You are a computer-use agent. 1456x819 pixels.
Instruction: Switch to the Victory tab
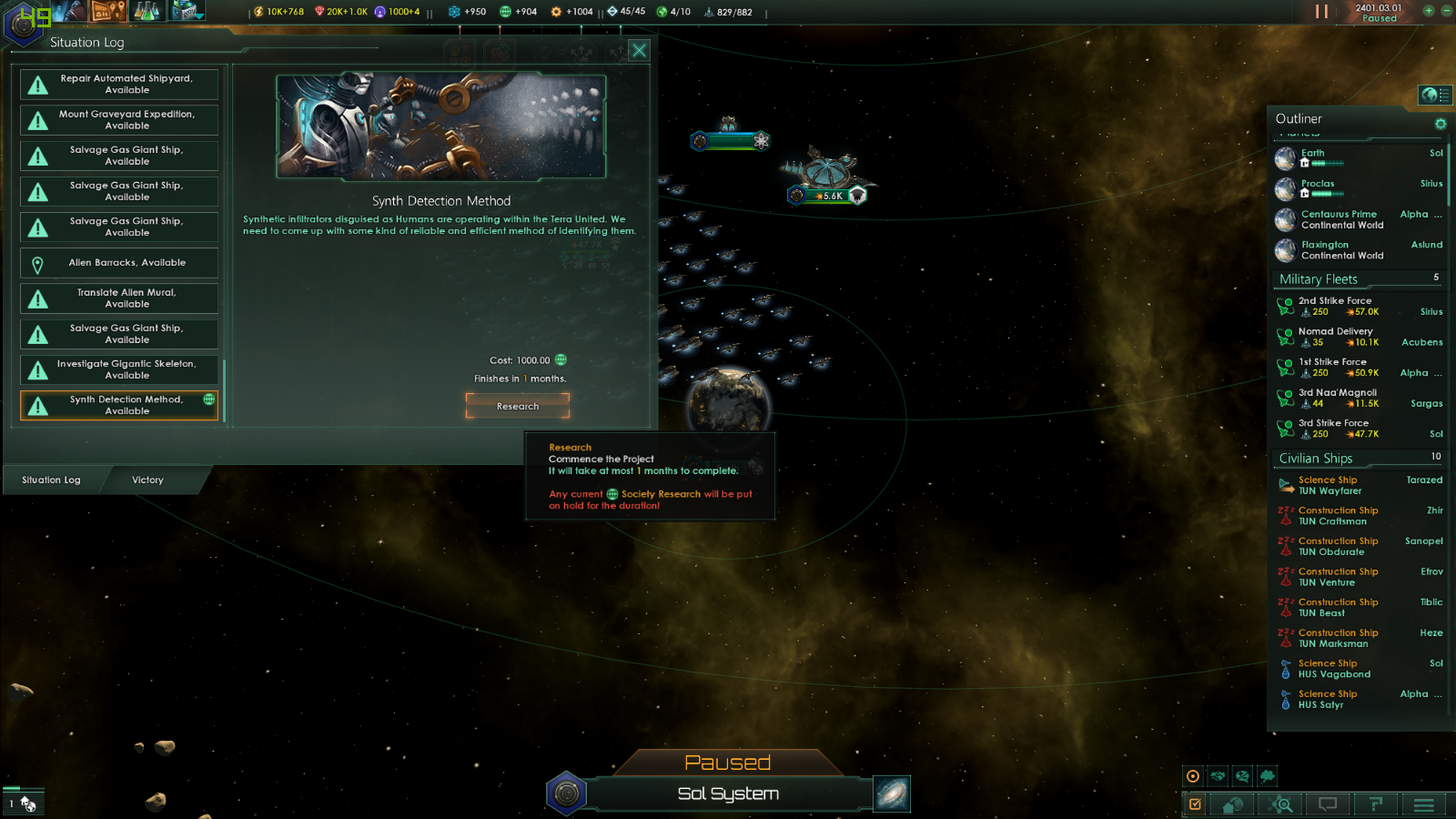click(147, 480)
